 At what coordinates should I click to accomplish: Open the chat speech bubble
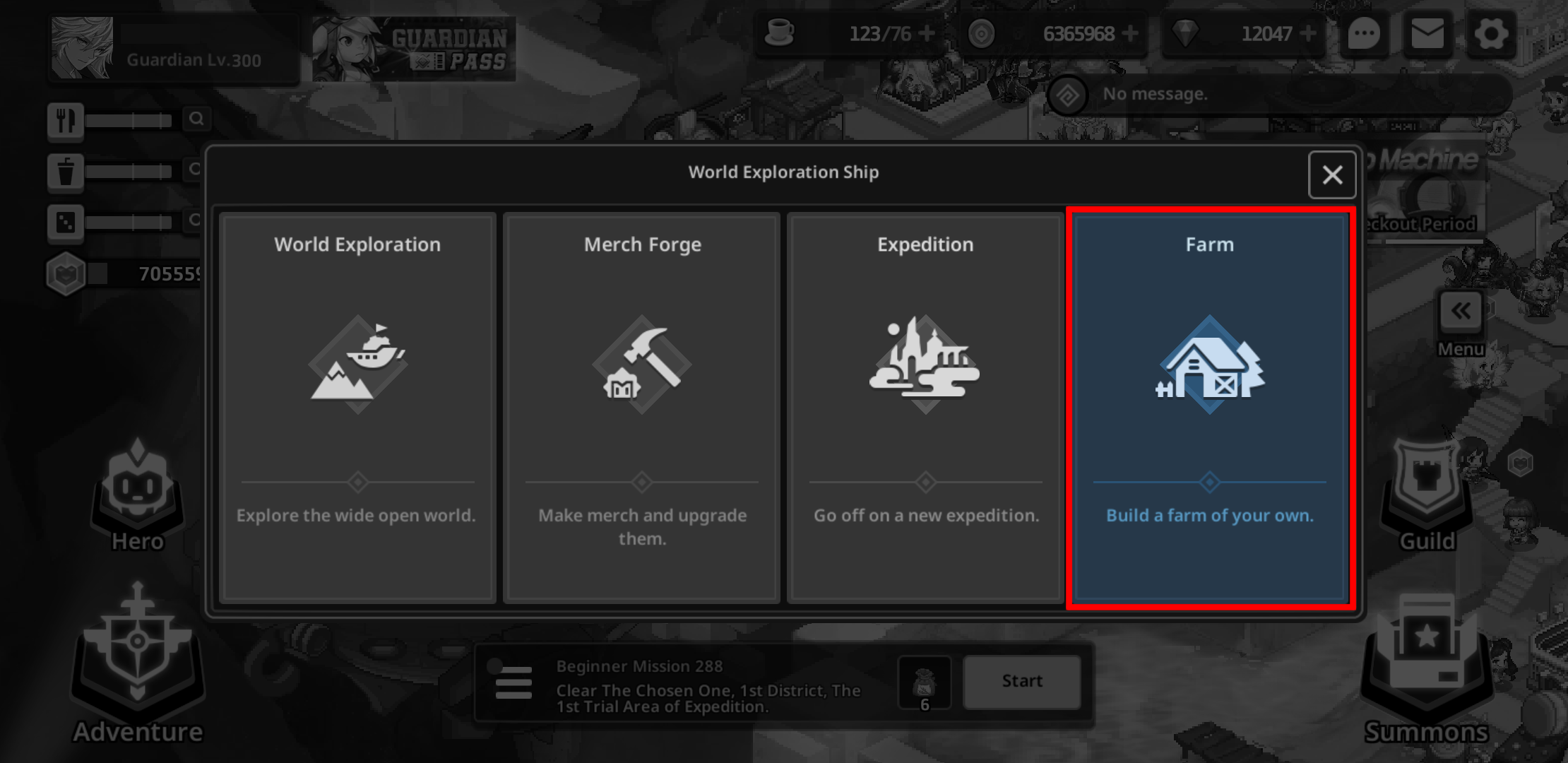pyautogui.click(x=1364, y=34)
